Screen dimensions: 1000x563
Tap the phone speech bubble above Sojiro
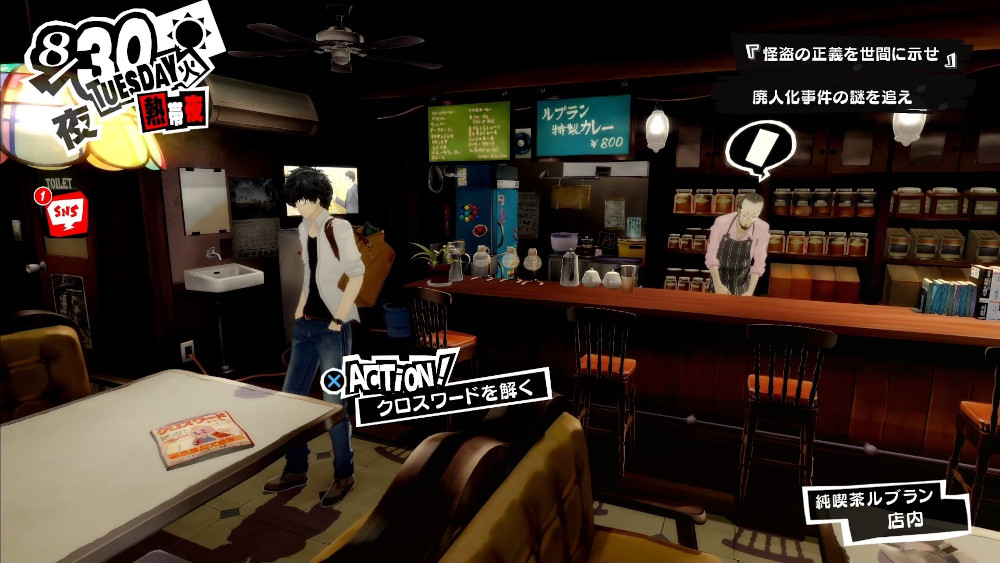click(x=755, y=149)
